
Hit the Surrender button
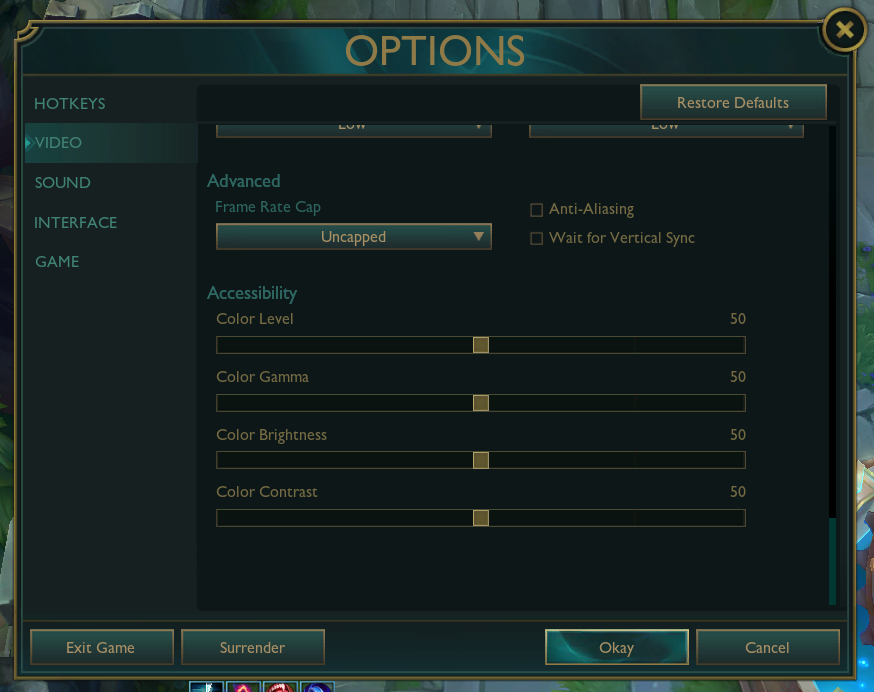tap(253, 647)
